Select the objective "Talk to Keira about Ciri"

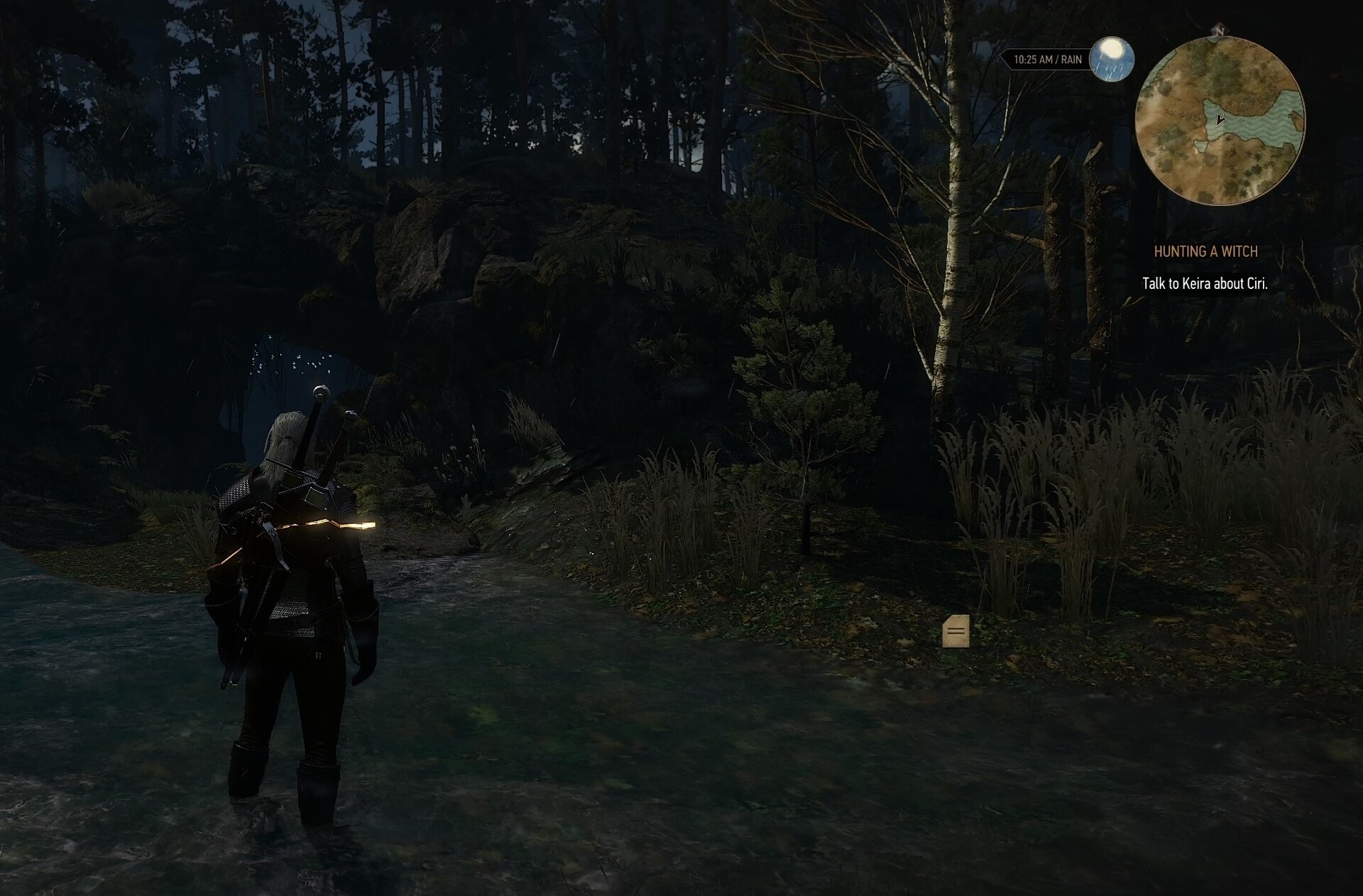(x=1205, y=283)
